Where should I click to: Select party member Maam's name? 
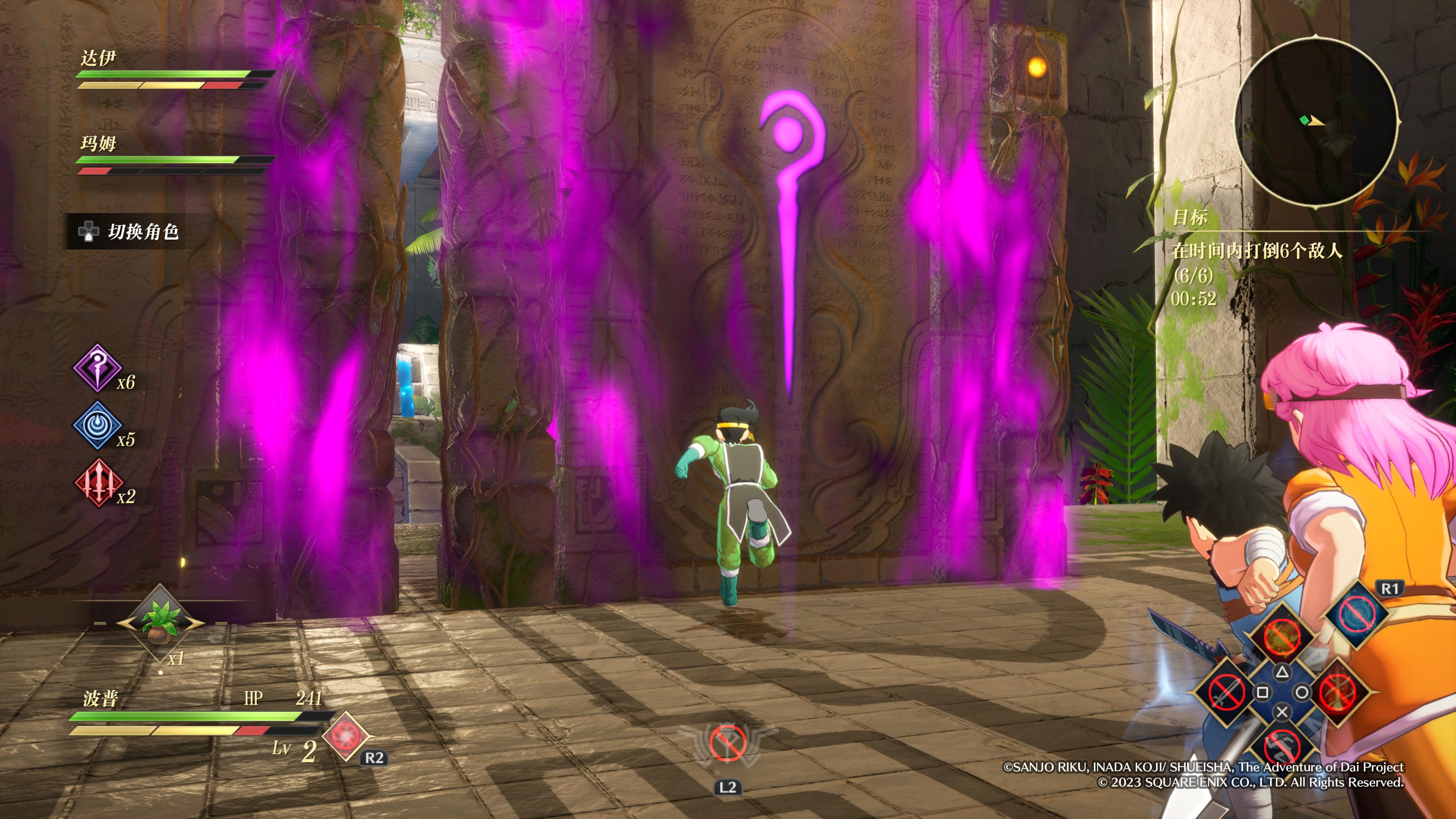tap(98, 143)
